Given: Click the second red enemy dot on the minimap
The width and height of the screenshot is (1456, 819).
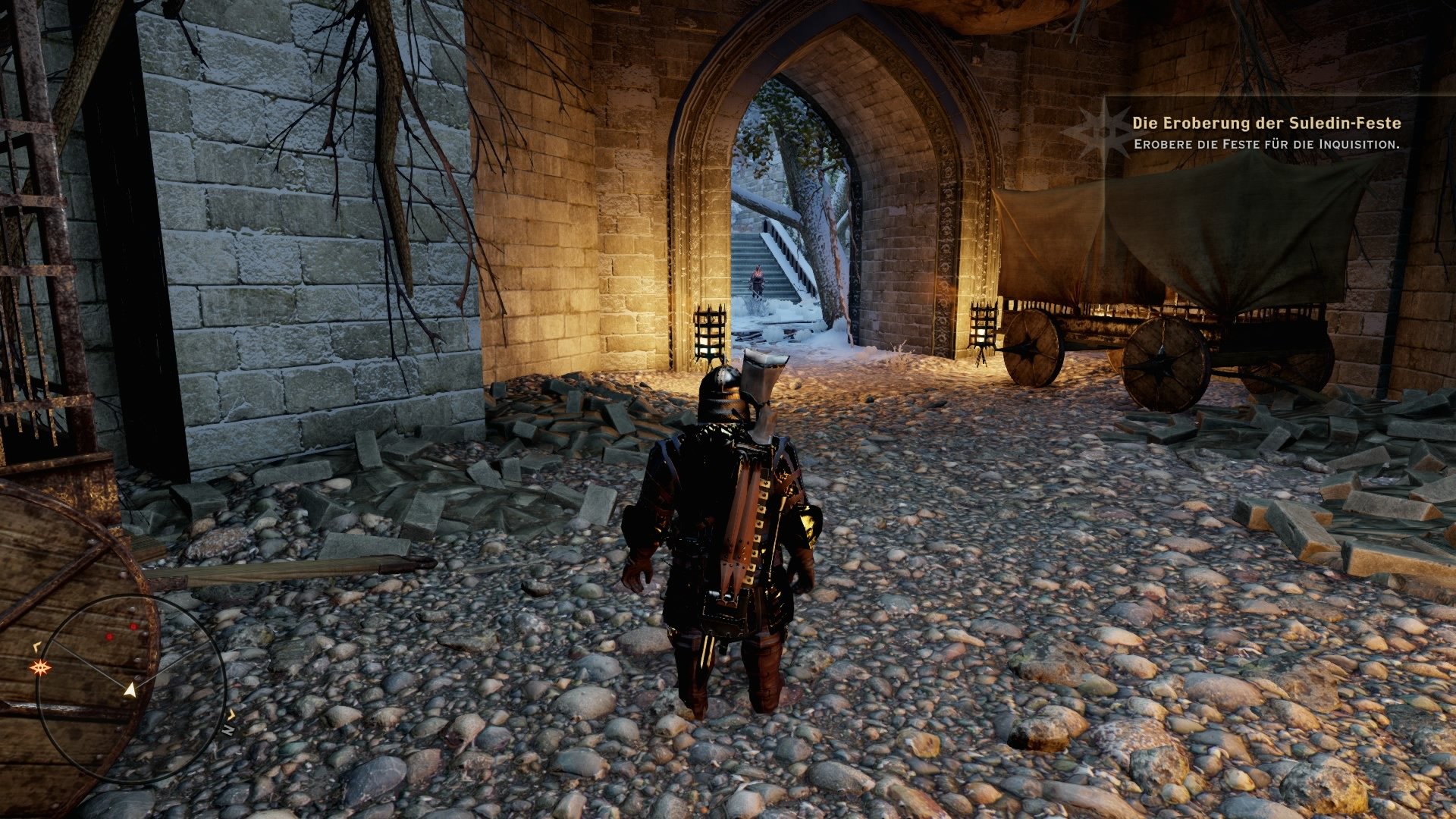Looking at the screenshot, I should click(x=109, y=636).
